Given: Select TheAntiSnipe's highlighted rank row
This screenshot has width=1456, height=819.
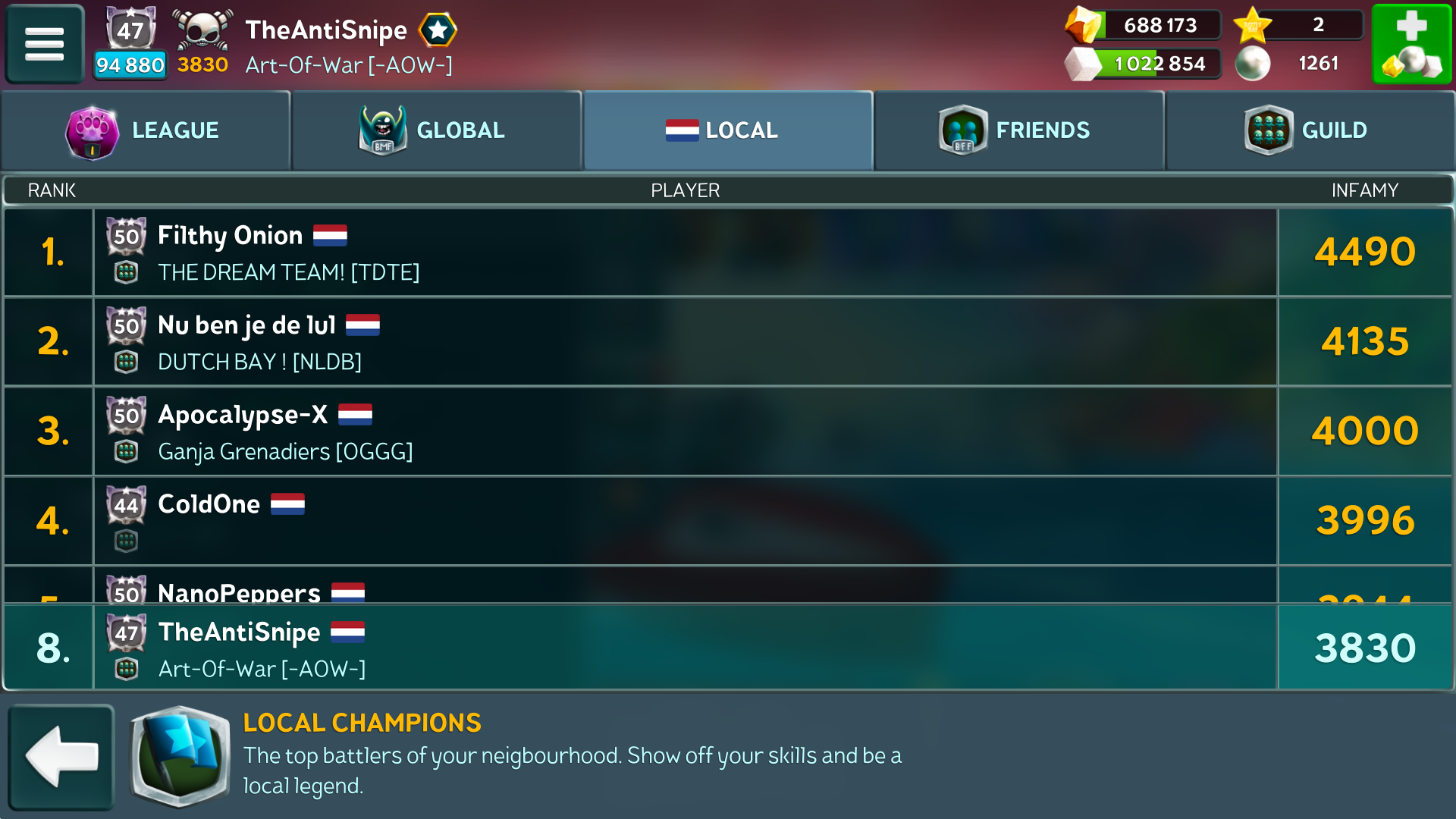Looking at the screenshot, I should (682, 648).
